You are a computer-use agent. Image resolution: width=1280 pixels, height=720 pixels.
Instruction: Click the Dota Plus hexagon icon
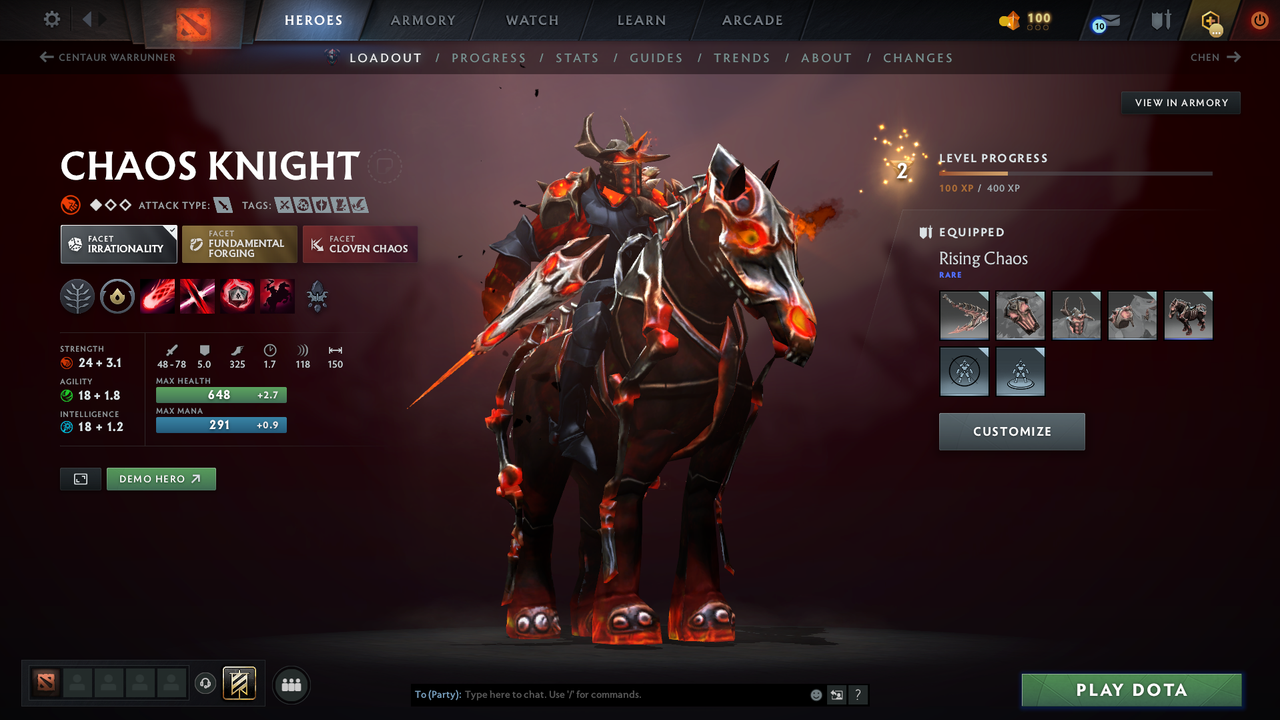[x=1208, y=20]
